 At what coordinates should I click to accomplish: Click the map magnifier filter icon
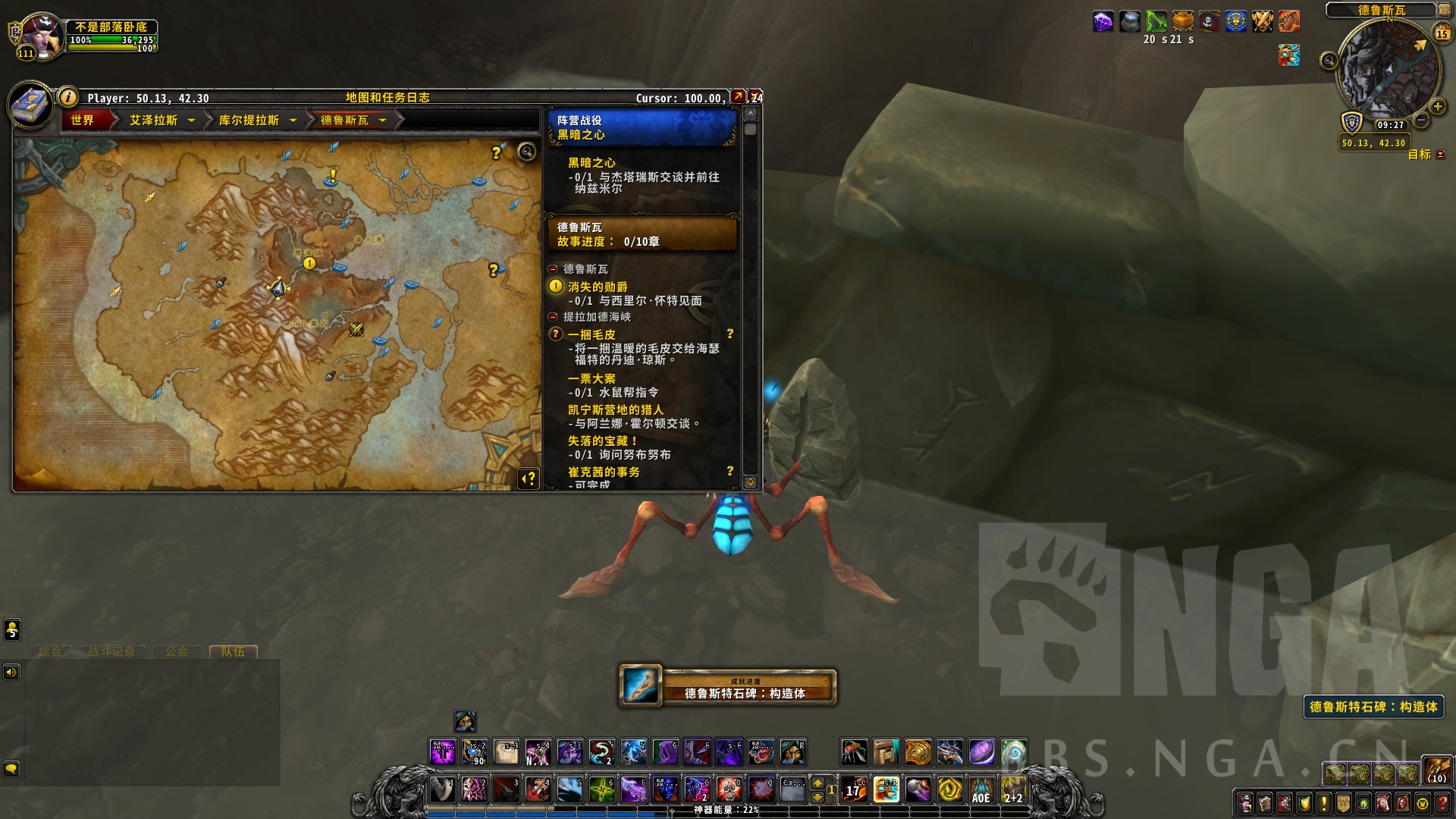coord(526,152)
